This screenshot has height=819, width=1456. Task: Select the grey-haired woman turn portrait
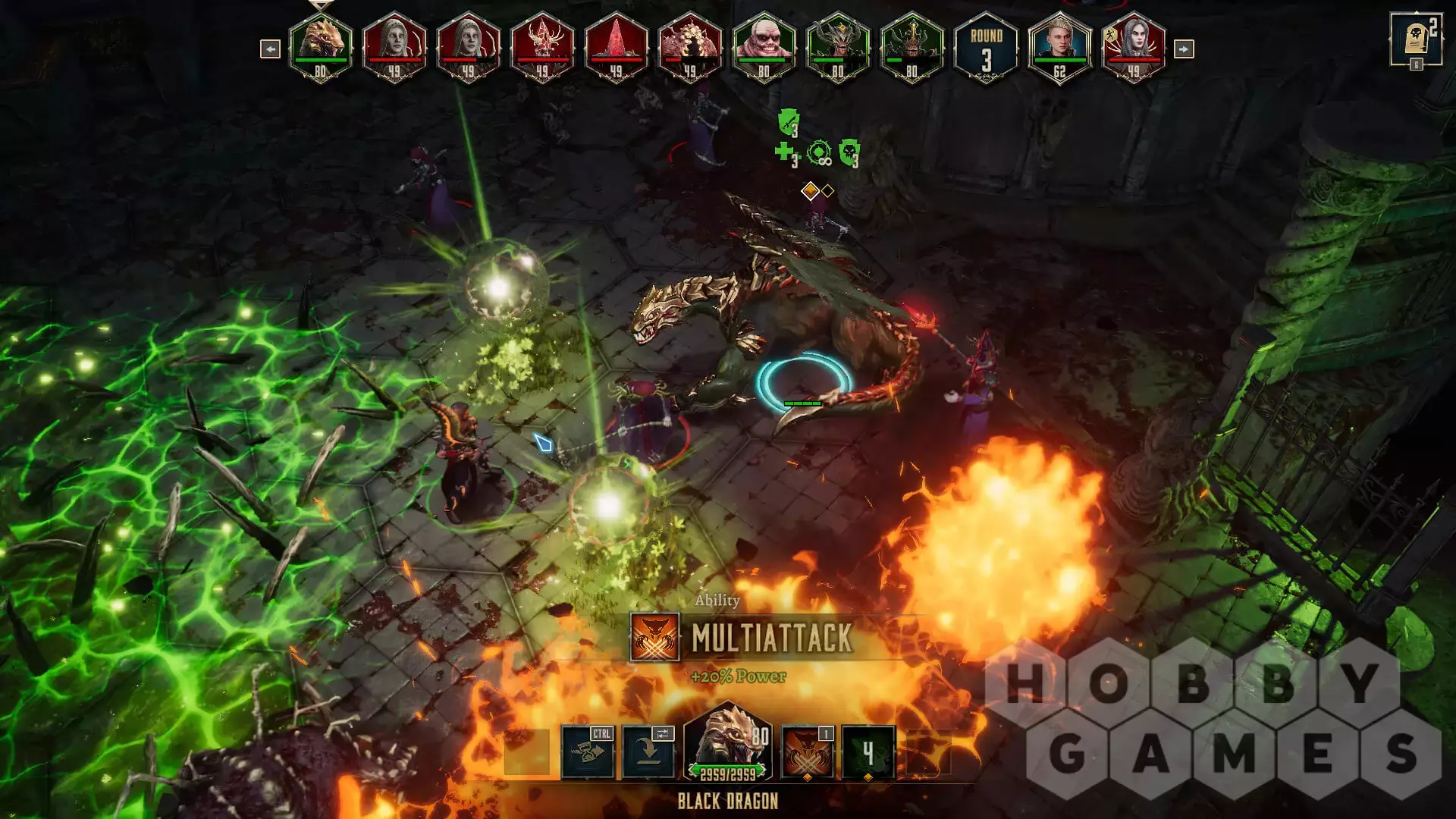[x=1134, y=45]
